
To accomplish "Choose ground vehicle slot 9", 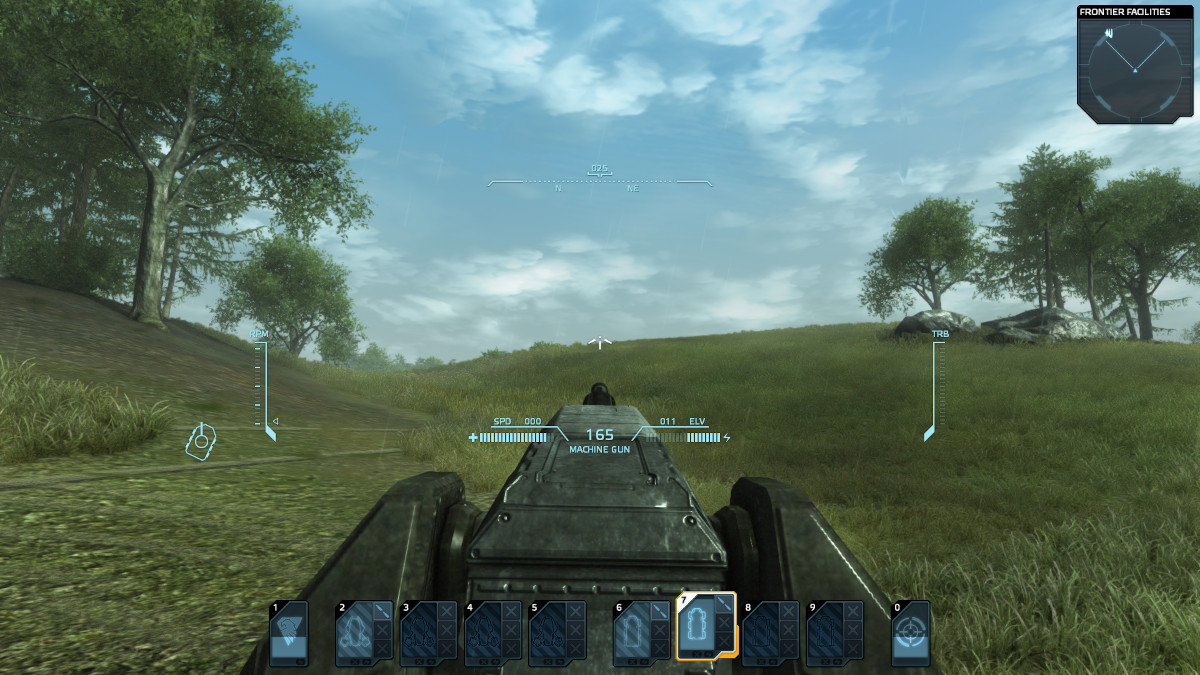I will click(835, 633).
